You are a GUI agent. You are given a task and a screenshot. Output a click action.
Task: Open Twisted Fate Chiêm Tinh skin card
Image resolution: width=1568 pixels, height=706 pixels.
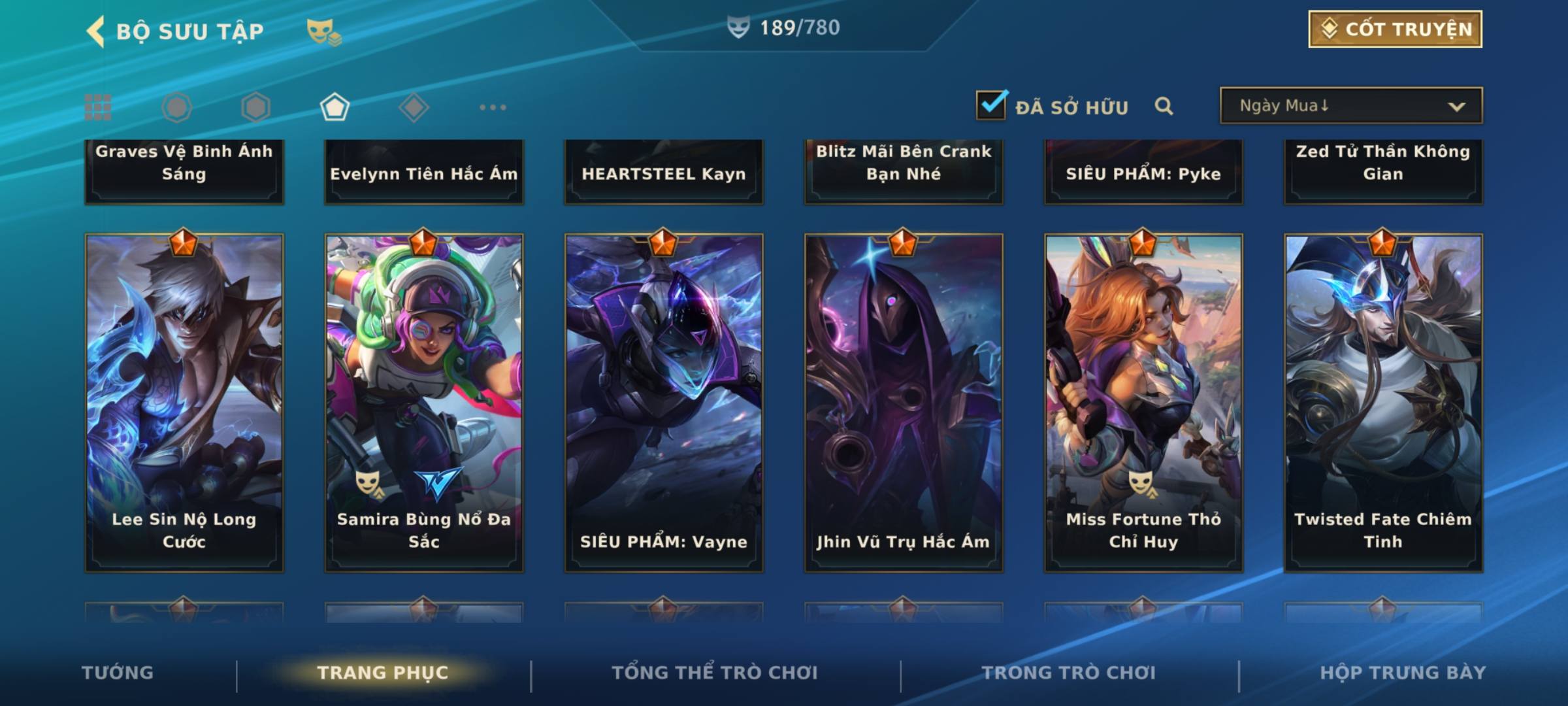click(x=1383, y=402)
